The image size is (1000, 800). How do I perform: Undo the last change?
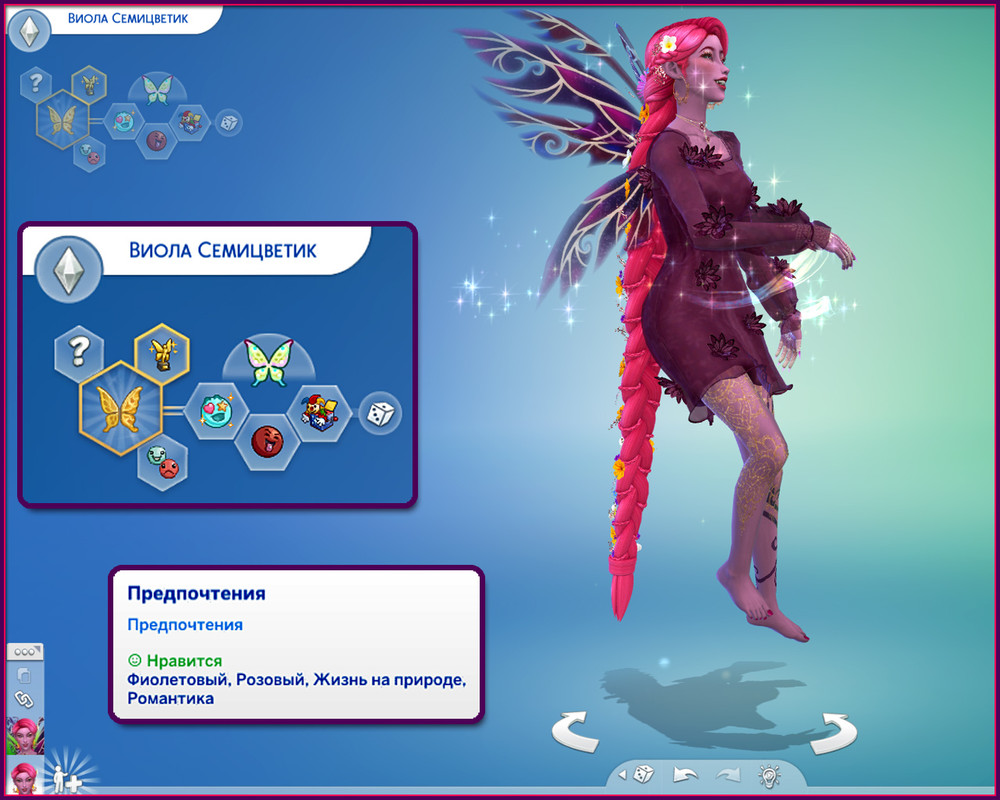pyautogui.click(x=685, y=774)
